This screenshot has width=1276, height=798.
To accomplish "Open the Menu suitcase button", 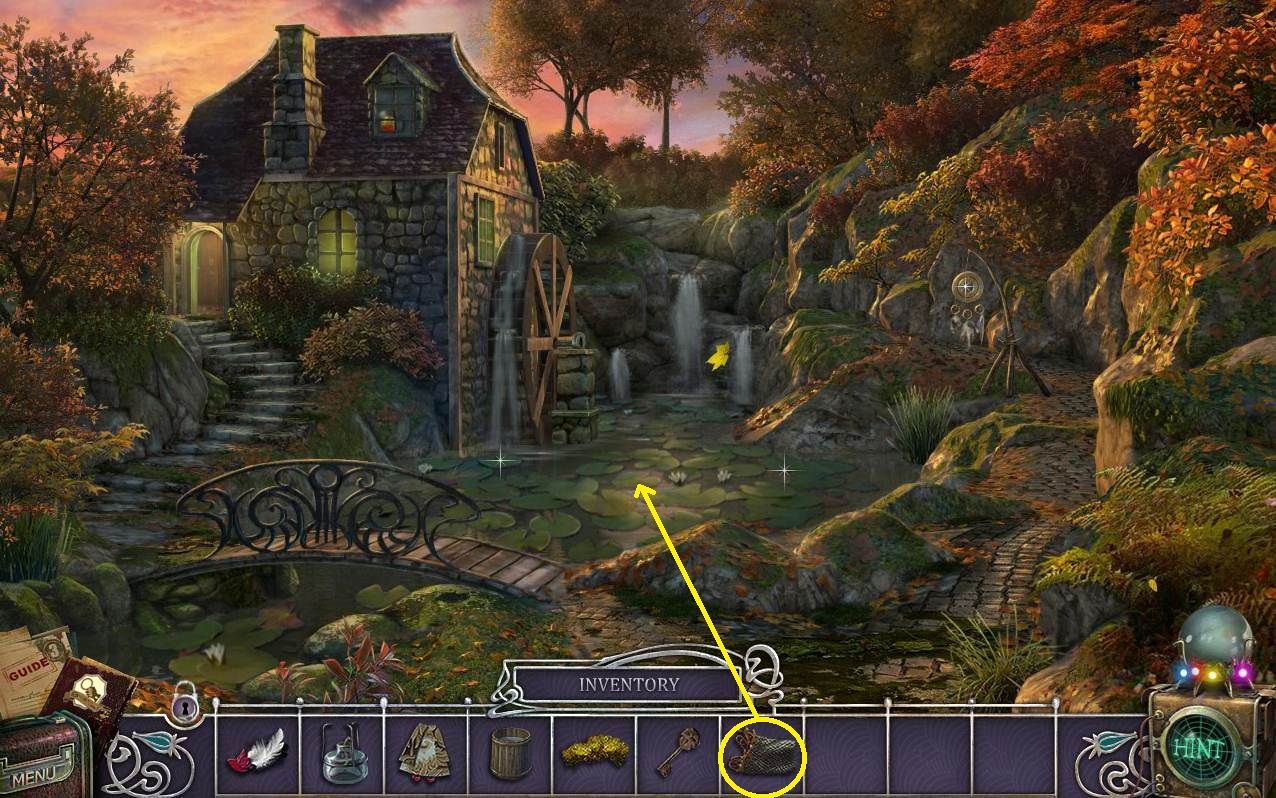I will (40, 762).
